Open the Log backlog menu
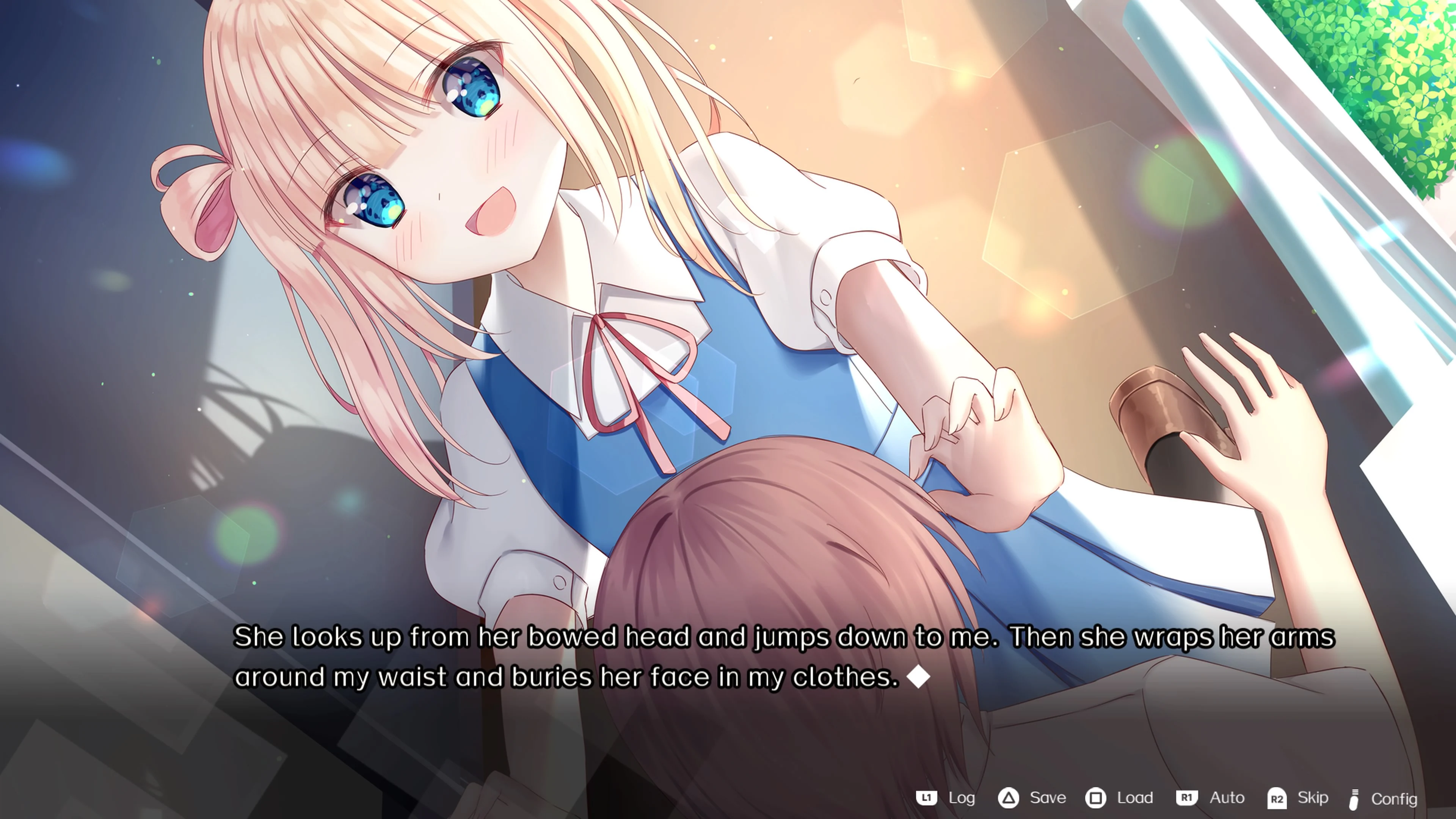 click(963, 798)
